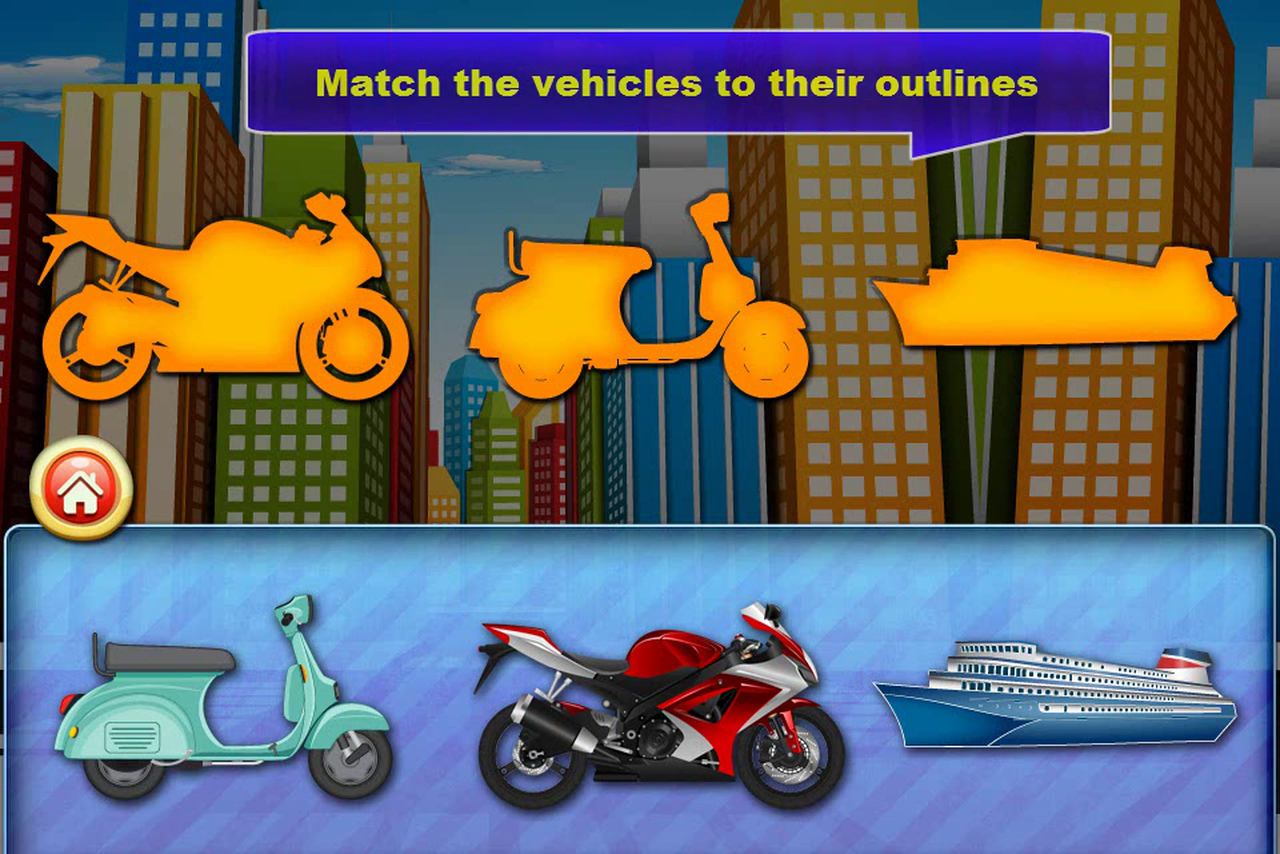Click 'Match the vehicles to their outlines' message
The height and width of the screenshot is (854, 1280).
tap(680, 82)
